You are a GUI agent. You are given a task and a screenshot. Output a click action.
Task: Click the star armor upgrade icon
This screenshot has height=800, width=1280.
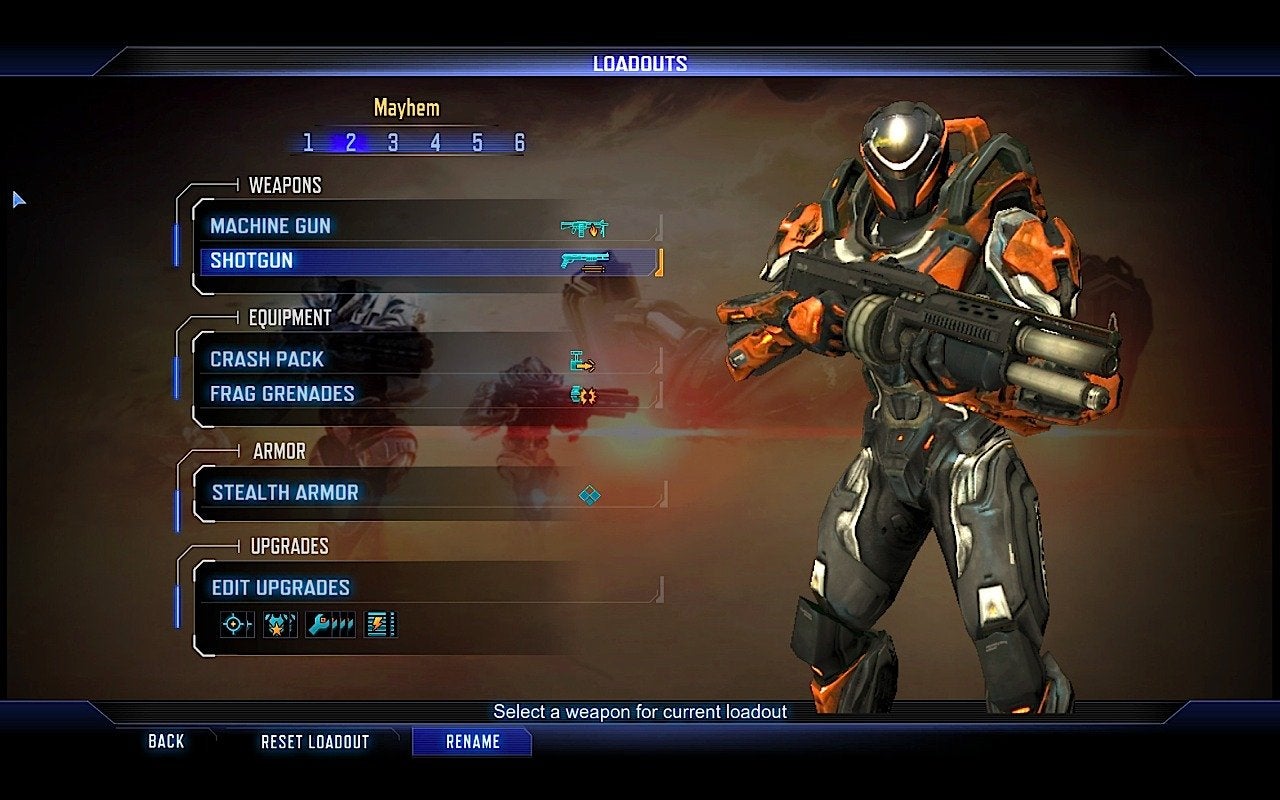tap(280, 625)
